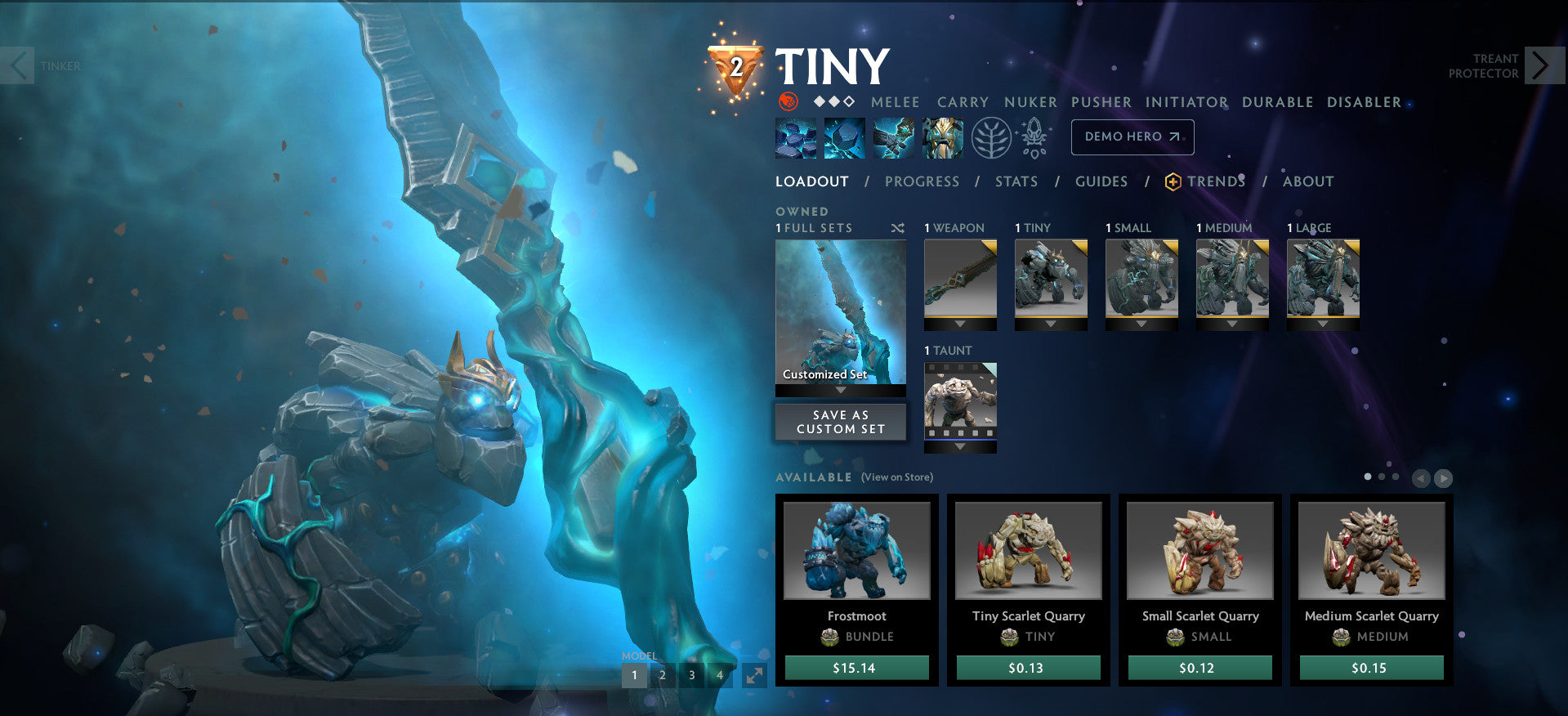Select Tiny's Toss ability icon
This screenshot has height=716, width=1568.
pyautogui.click(x=845, y=137)
